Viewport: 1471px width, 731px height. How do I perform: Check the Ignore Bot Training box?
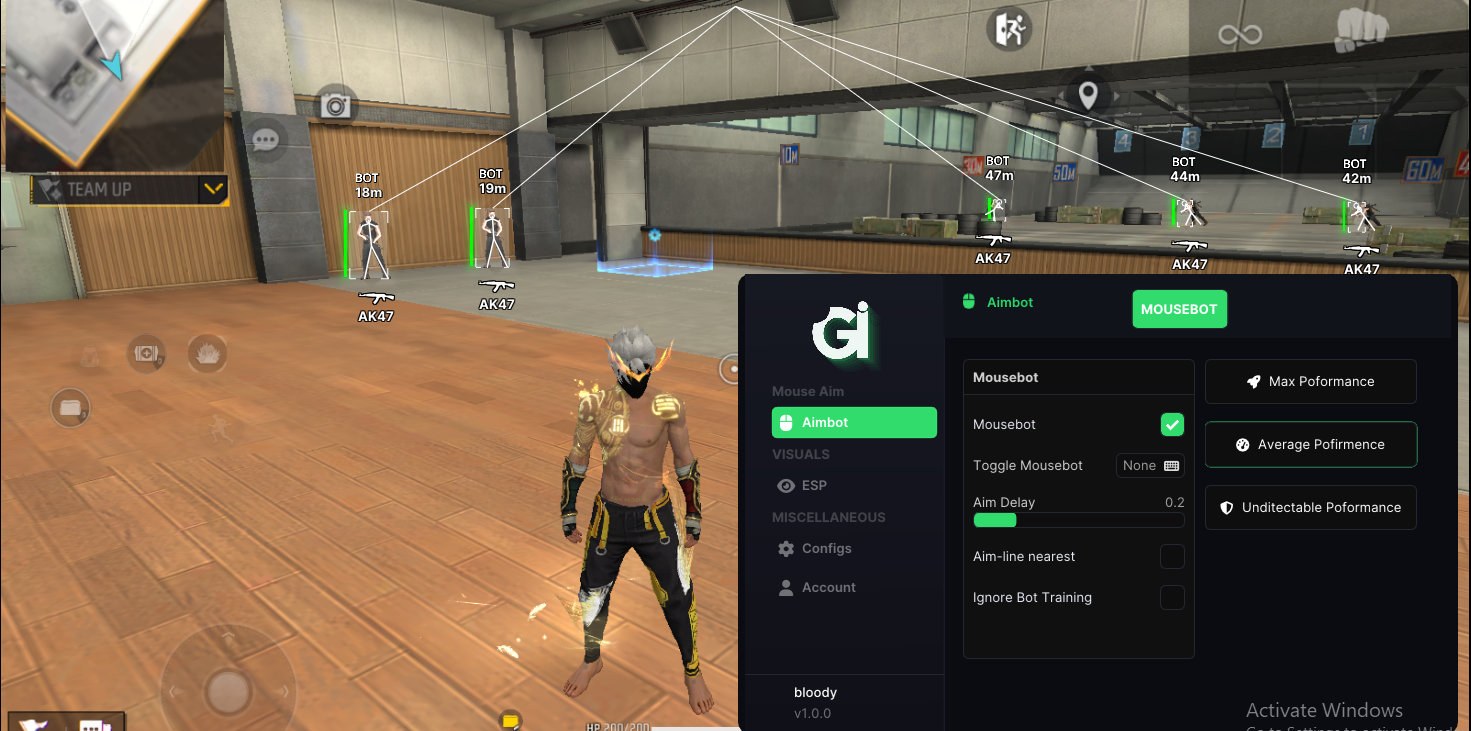1172,598
